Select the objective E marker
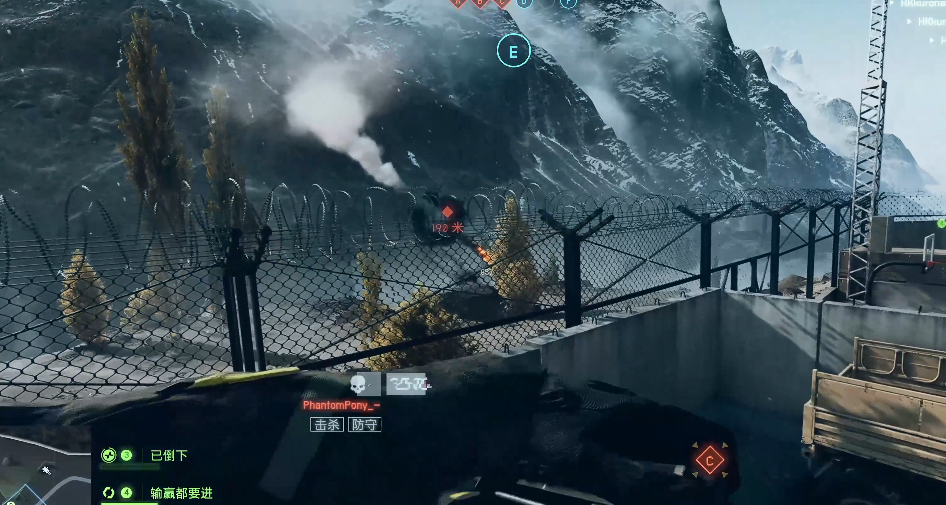Viewport: 946px width, 505px height. click(513, 51)
